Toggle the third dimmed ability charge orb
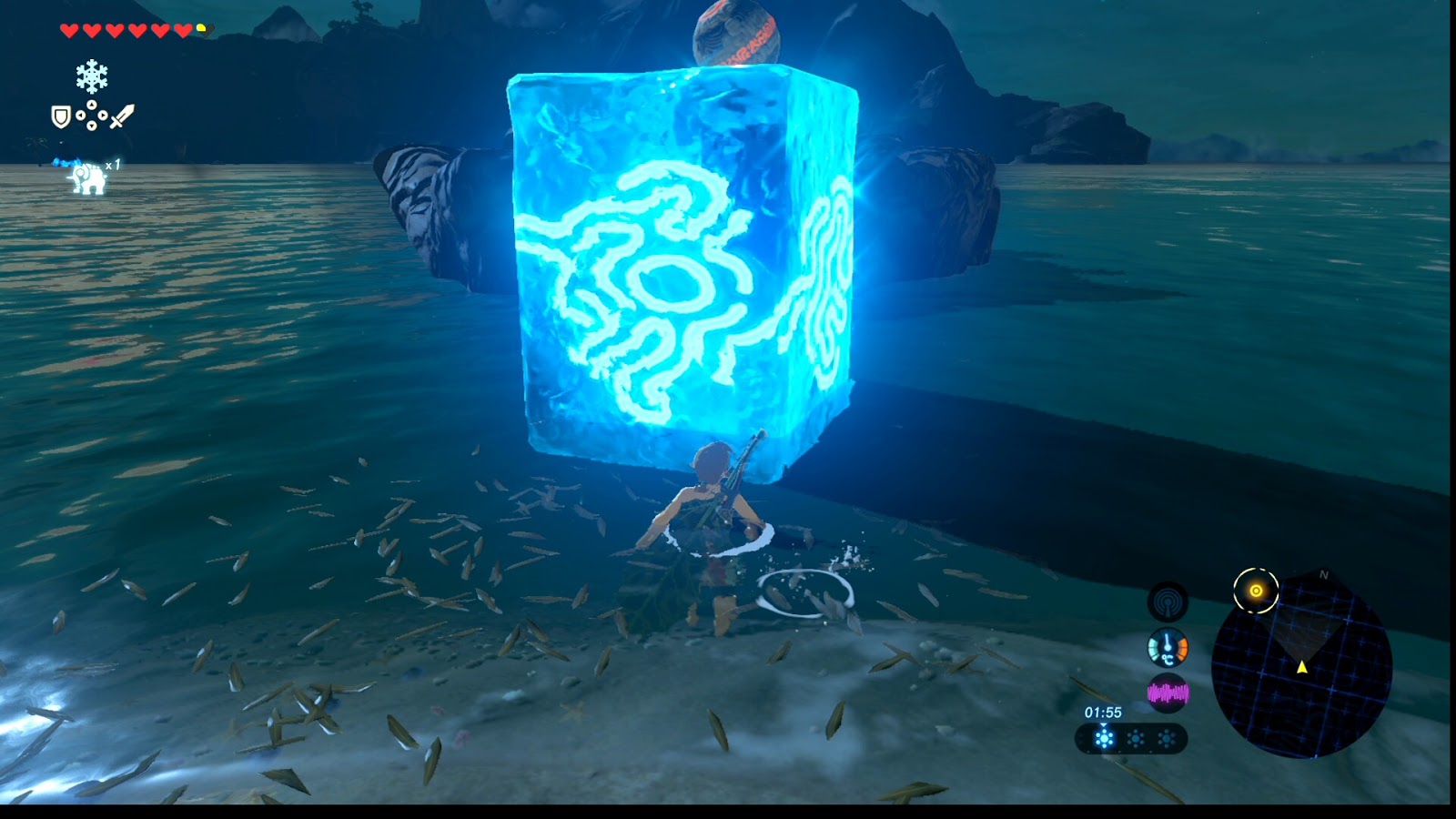1456x819 pixels. [x=1168, y=738]
